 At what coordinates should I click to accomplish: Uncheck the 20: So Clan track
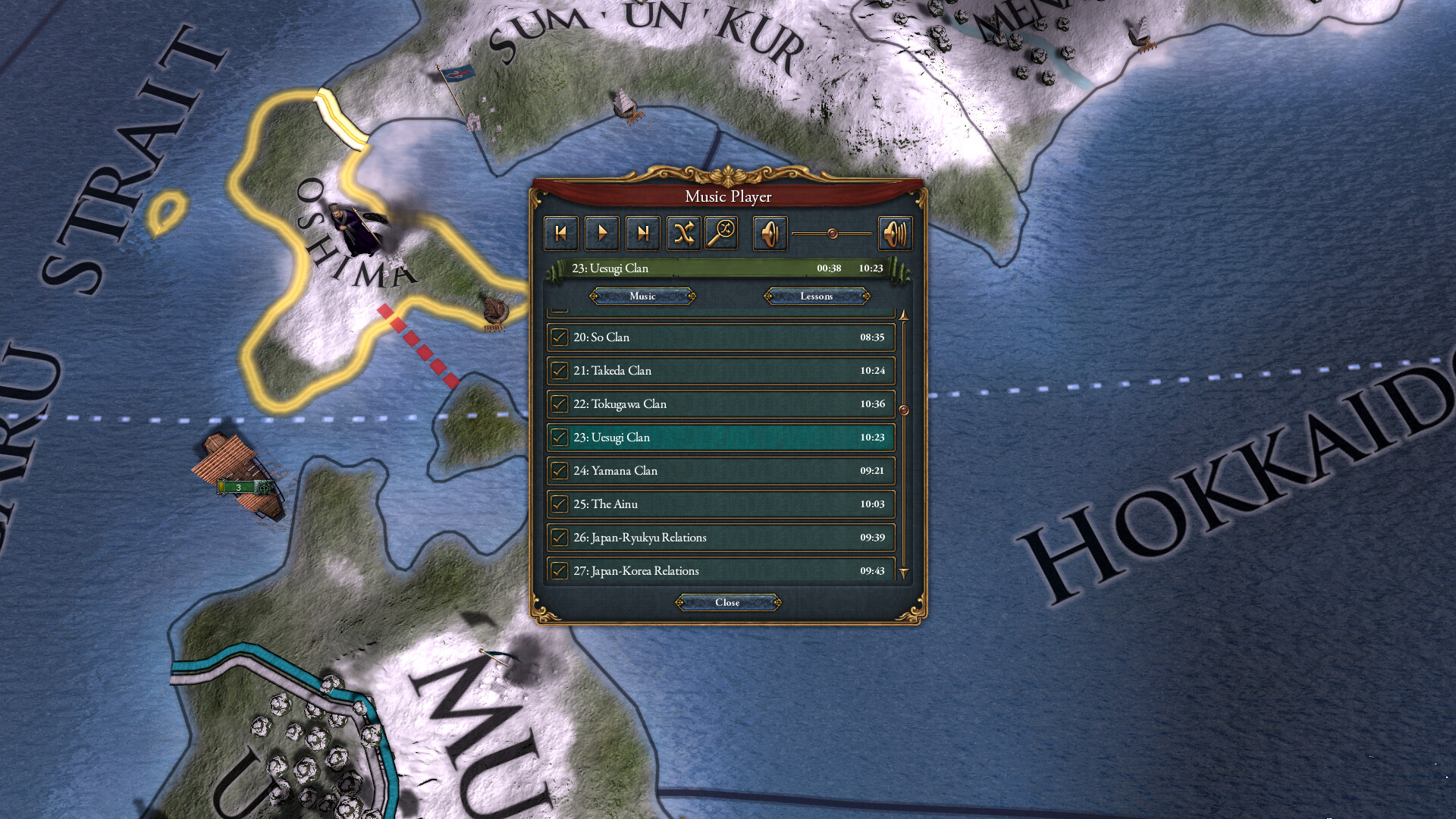560,337
